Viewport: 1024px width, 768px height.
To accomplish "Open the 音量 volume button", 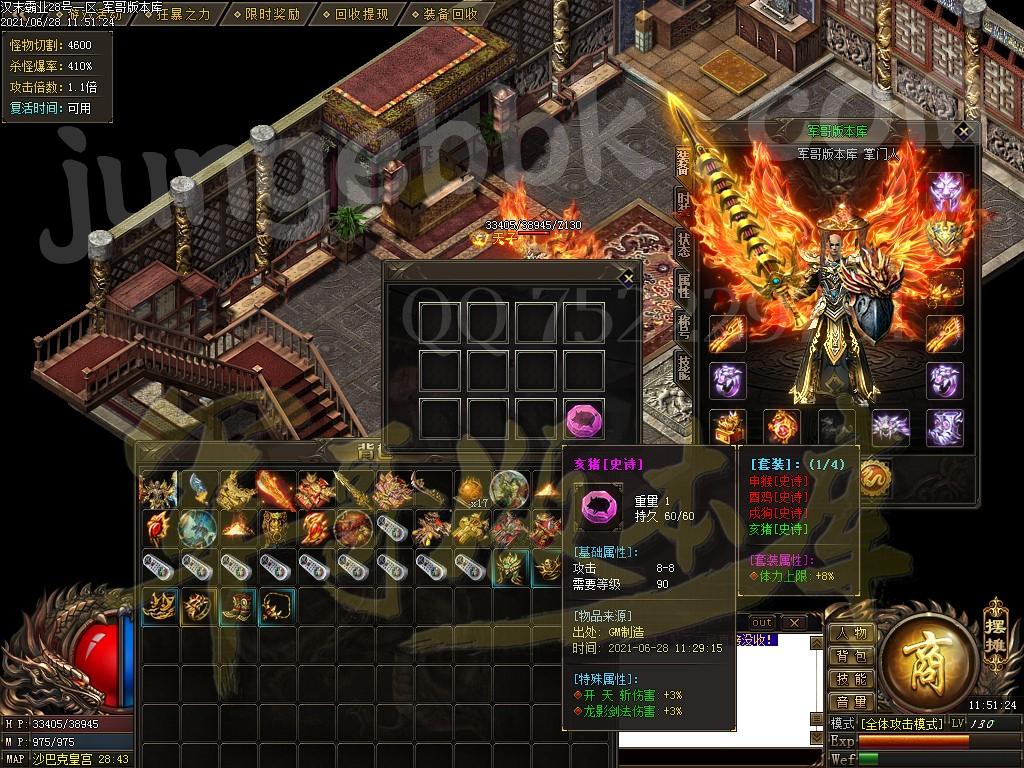I will point(851,703).
